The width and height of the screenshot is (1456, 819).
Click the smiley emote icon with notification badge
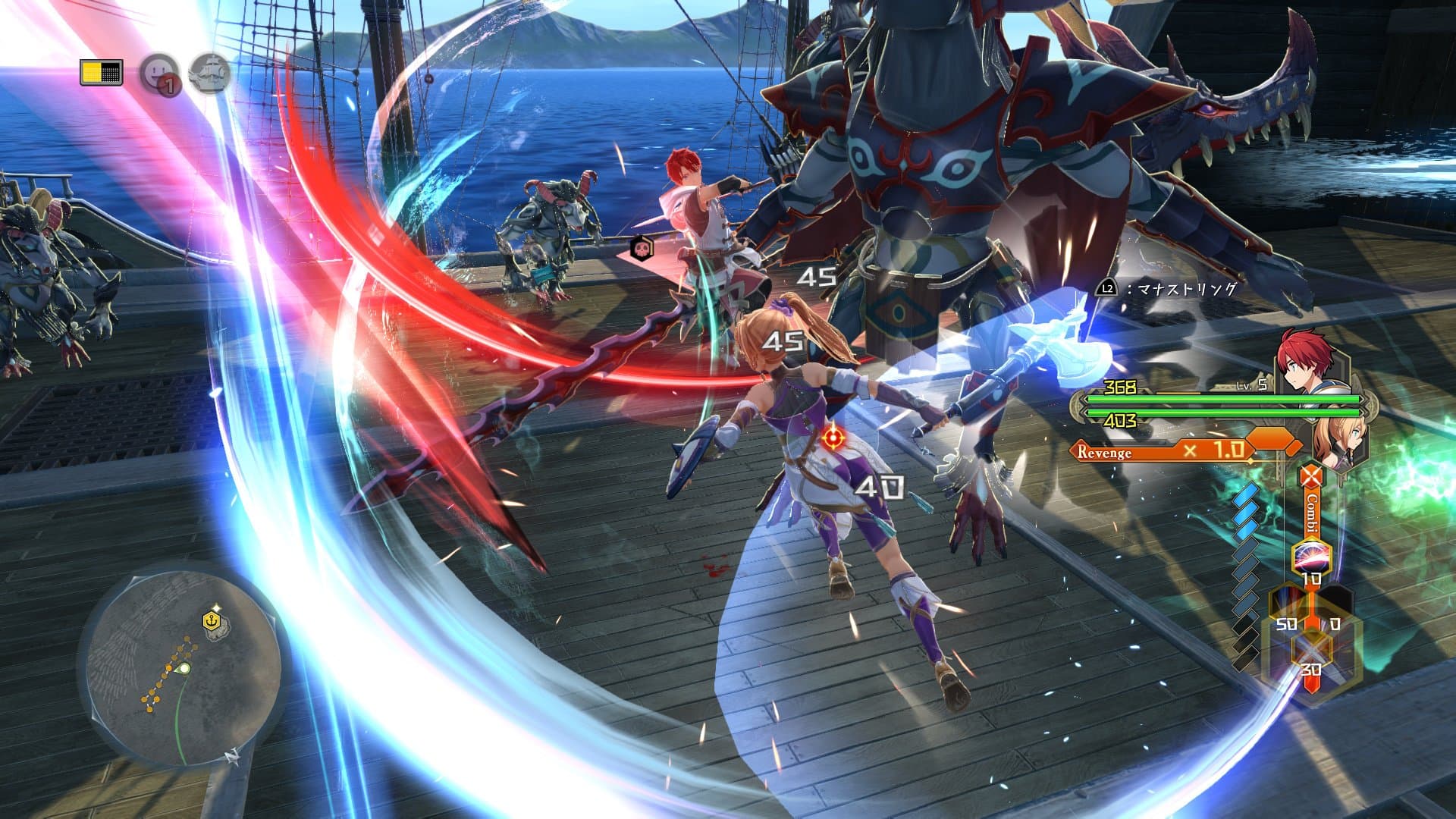[158, 72]
